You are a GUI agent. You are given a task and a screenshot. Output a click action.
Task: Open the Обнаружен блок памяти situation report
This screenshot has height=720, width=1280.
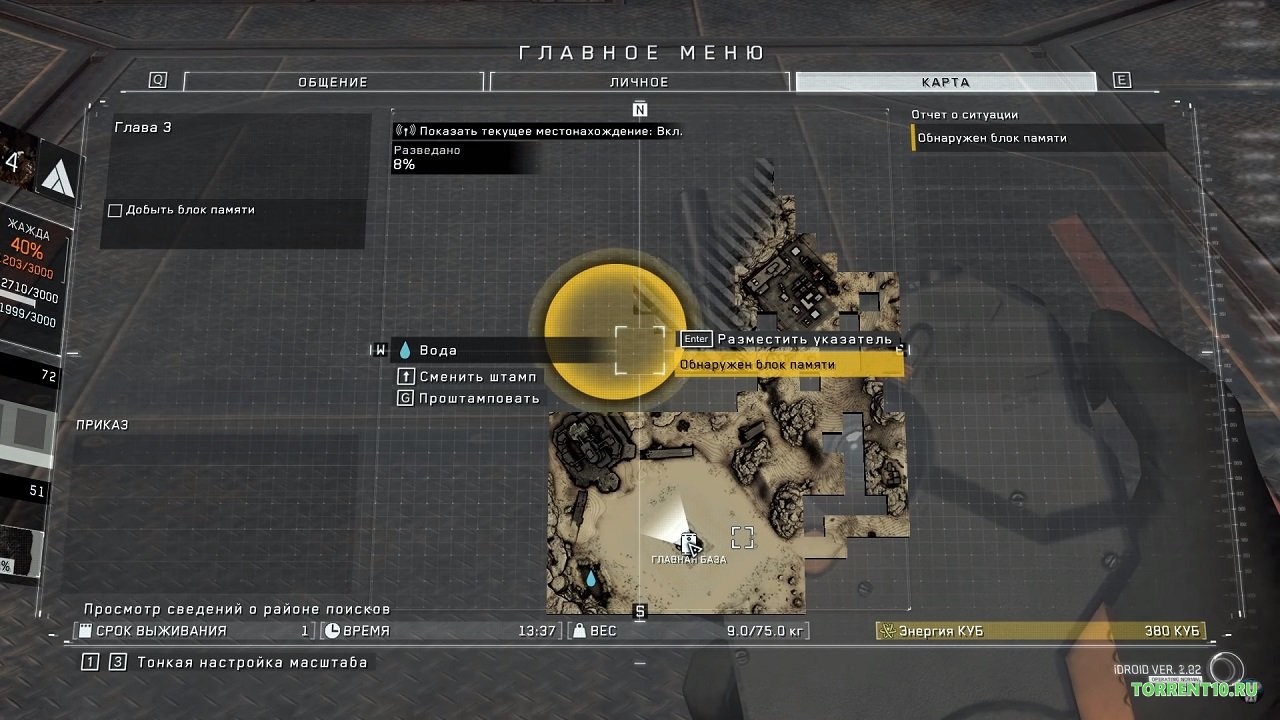click(1038, 138)
